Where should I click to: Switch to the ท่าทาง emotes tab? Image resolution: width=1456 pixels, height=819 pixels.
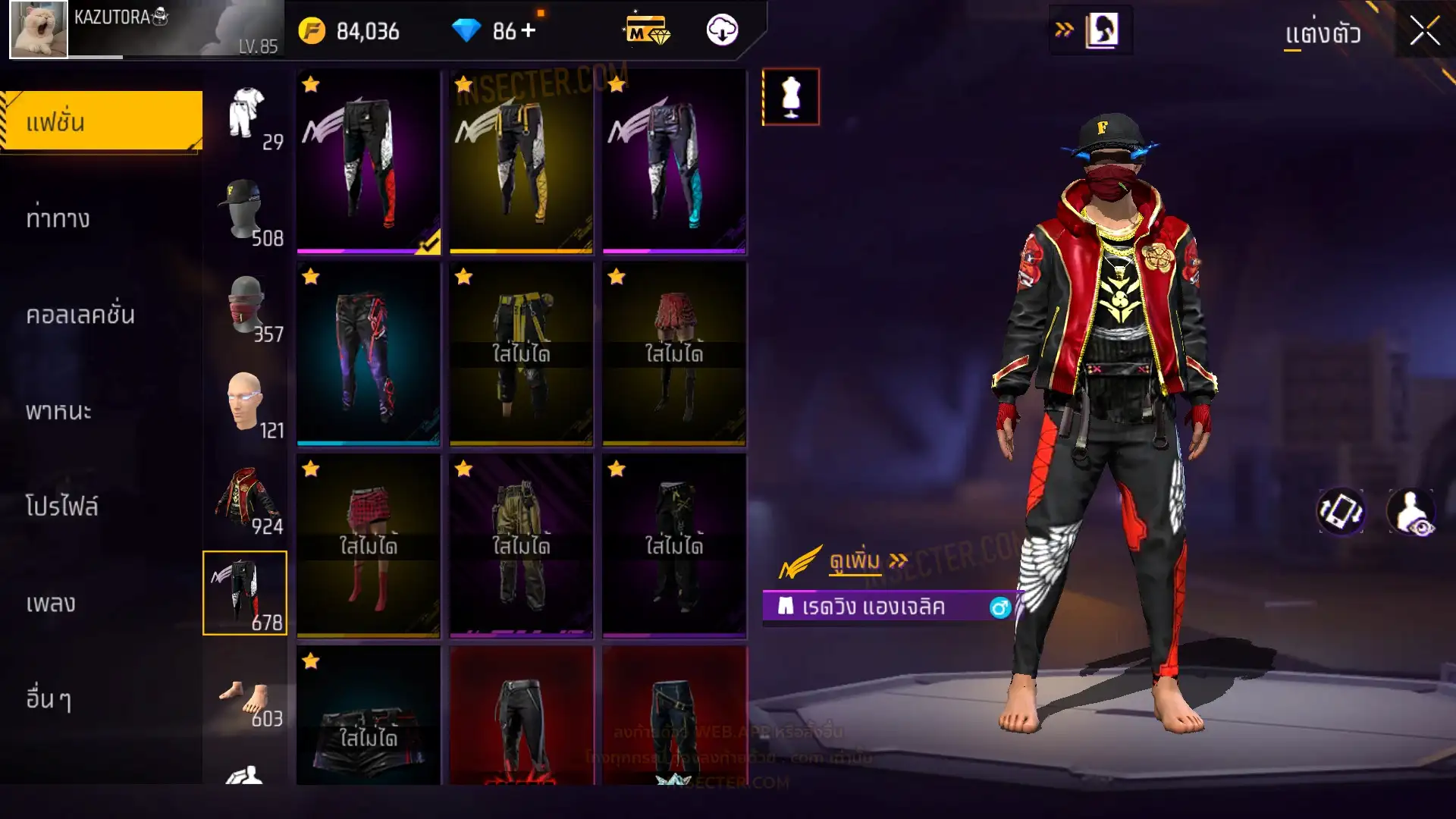coord(58,218)
